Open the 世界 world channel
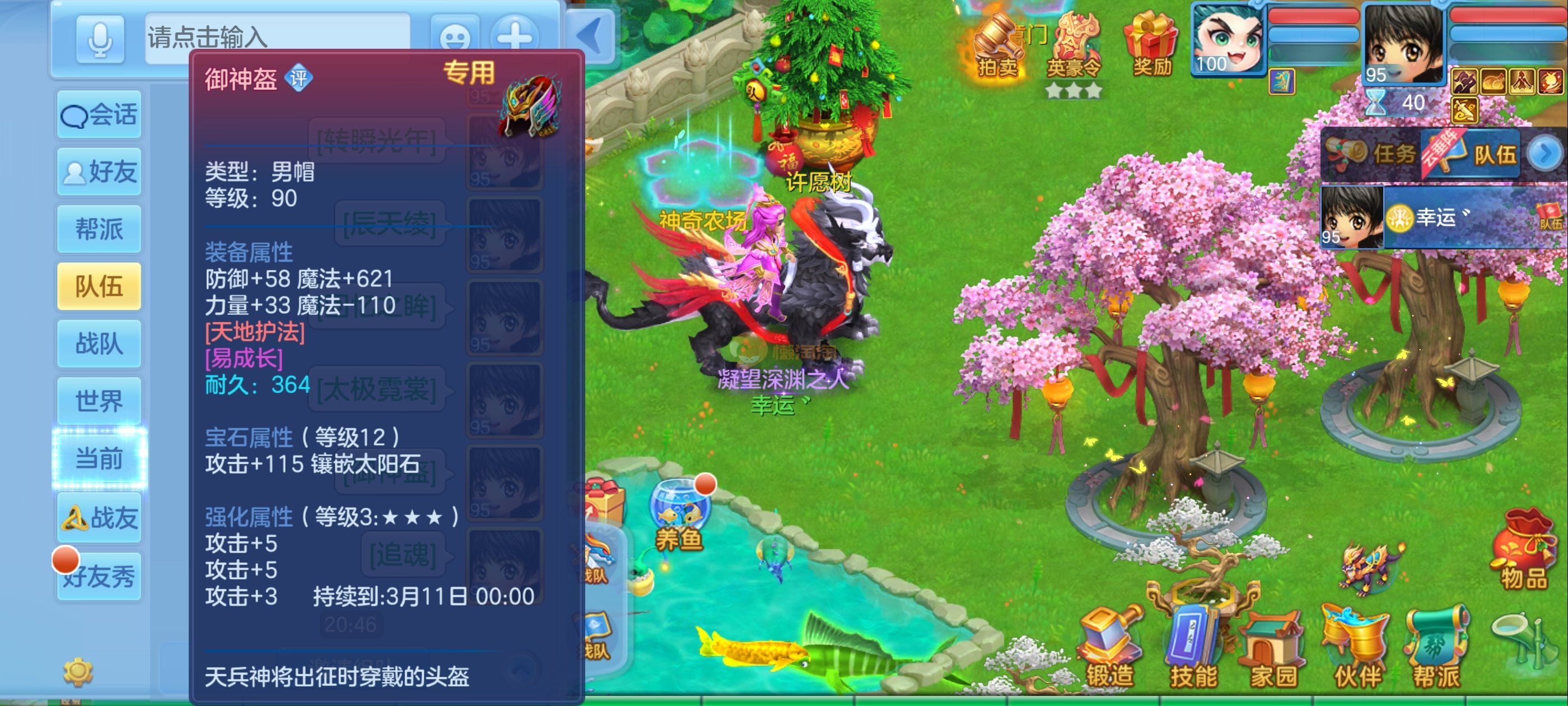Viewport: 1568px width, 706px height. coord(99,401)
